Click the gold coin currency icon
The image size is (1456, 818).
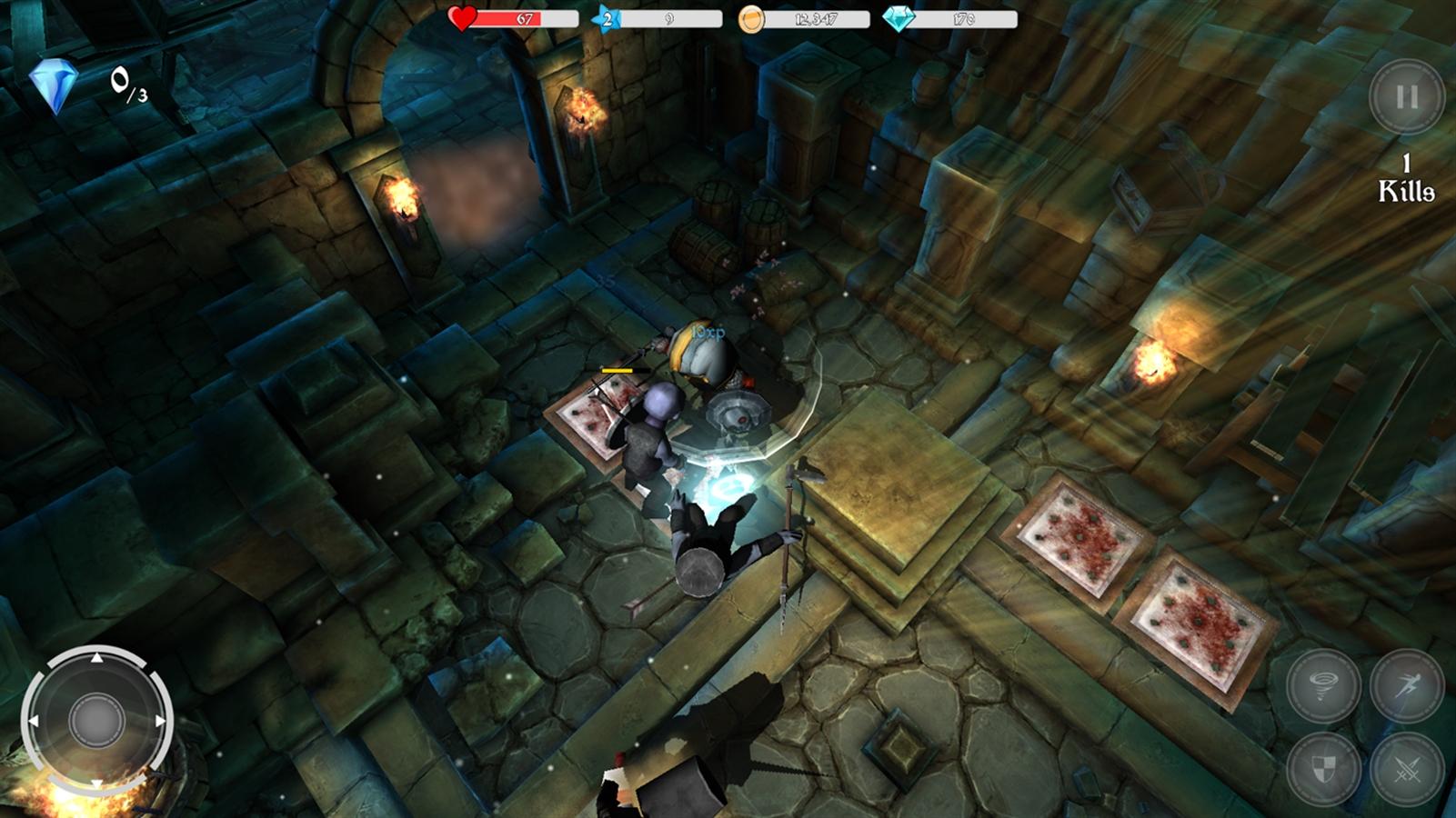750,18
